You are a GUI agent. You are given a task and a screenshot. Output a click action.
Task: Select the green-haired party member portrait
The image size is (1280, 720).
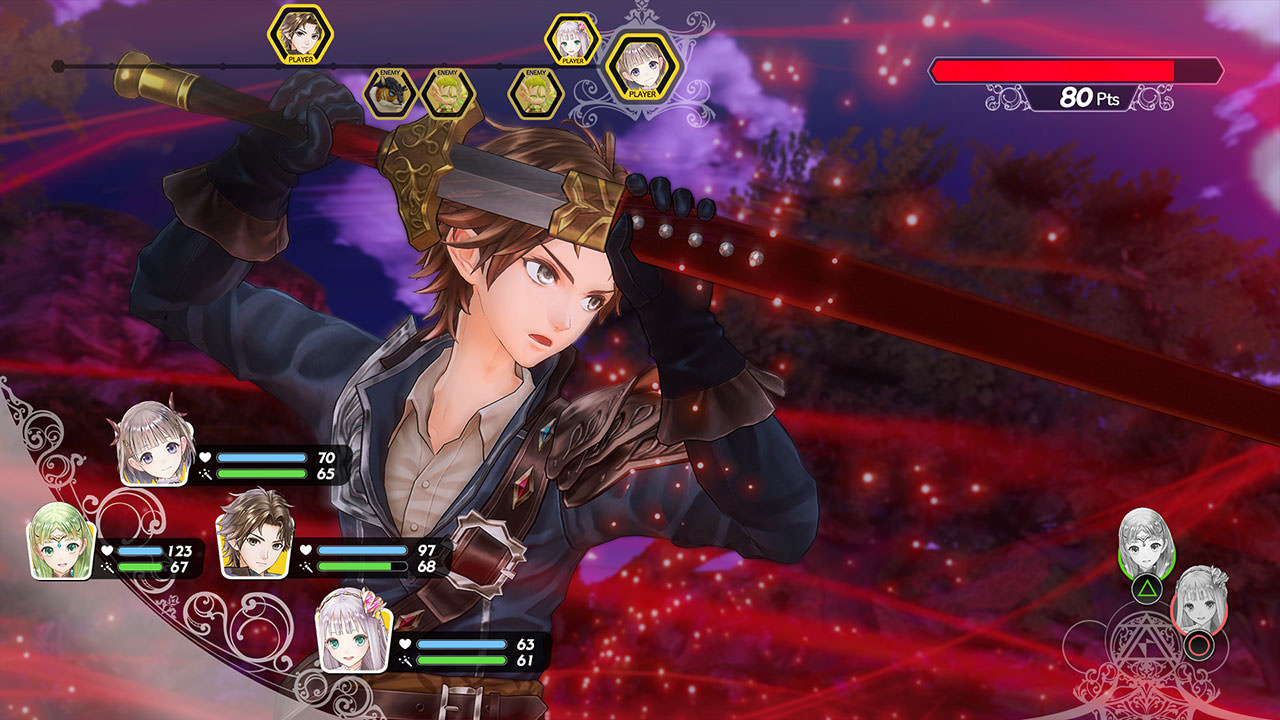pos(60,541)
